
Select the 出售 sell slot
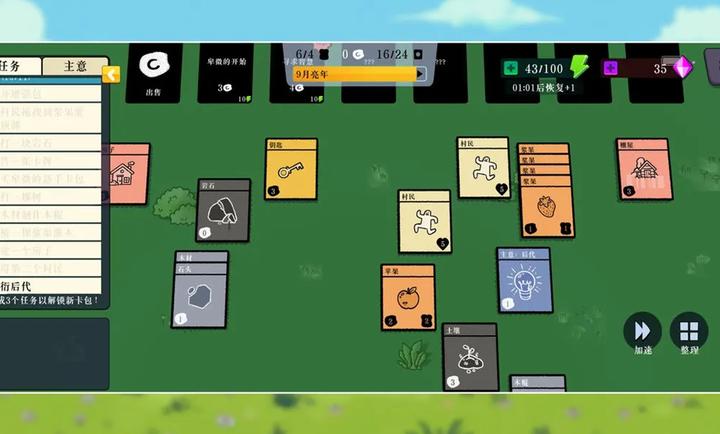pos(155,72)
